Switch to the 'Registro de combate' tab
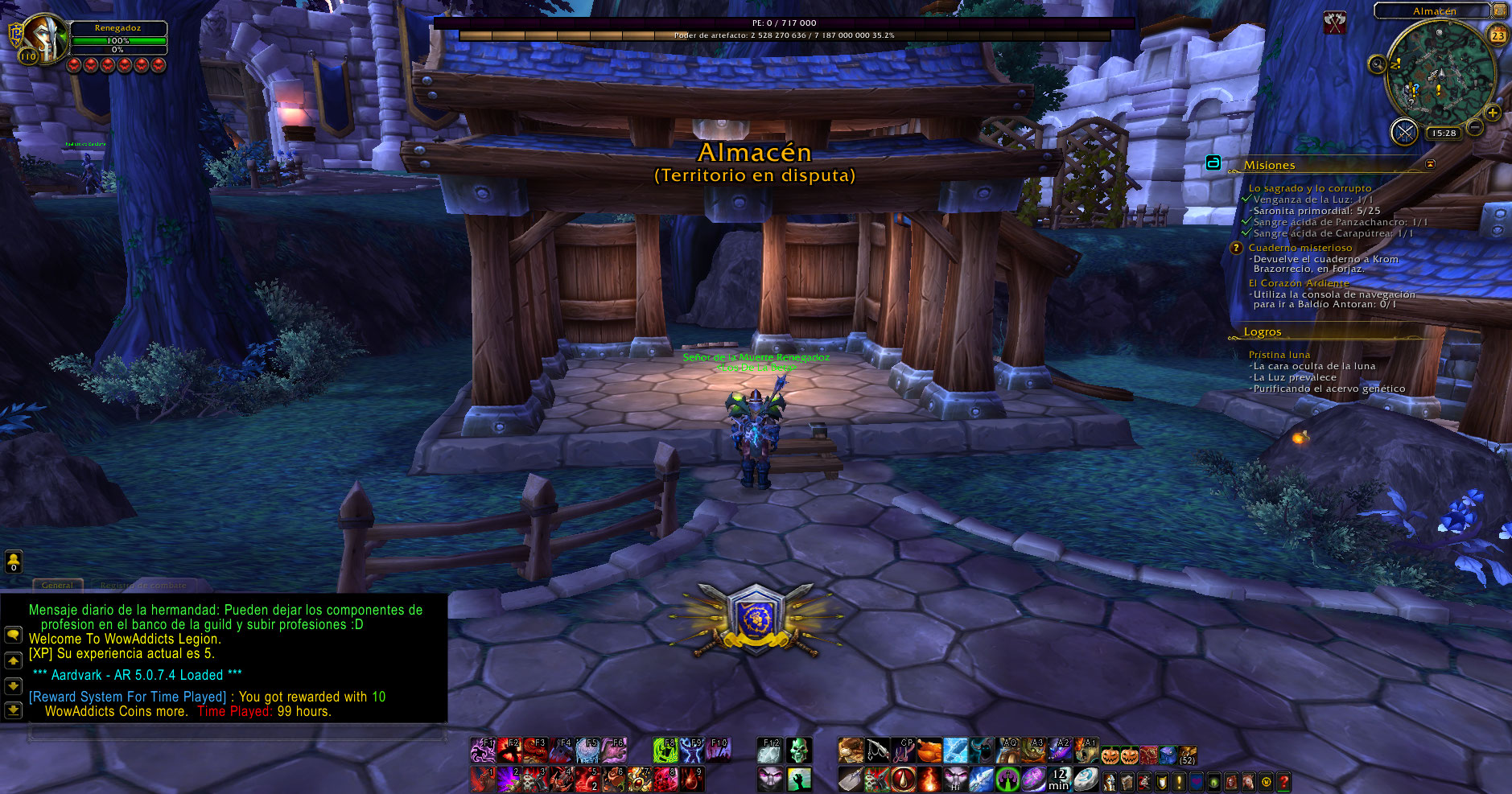This screenshot has height=794, width=1512. click(x=143, y=585)
